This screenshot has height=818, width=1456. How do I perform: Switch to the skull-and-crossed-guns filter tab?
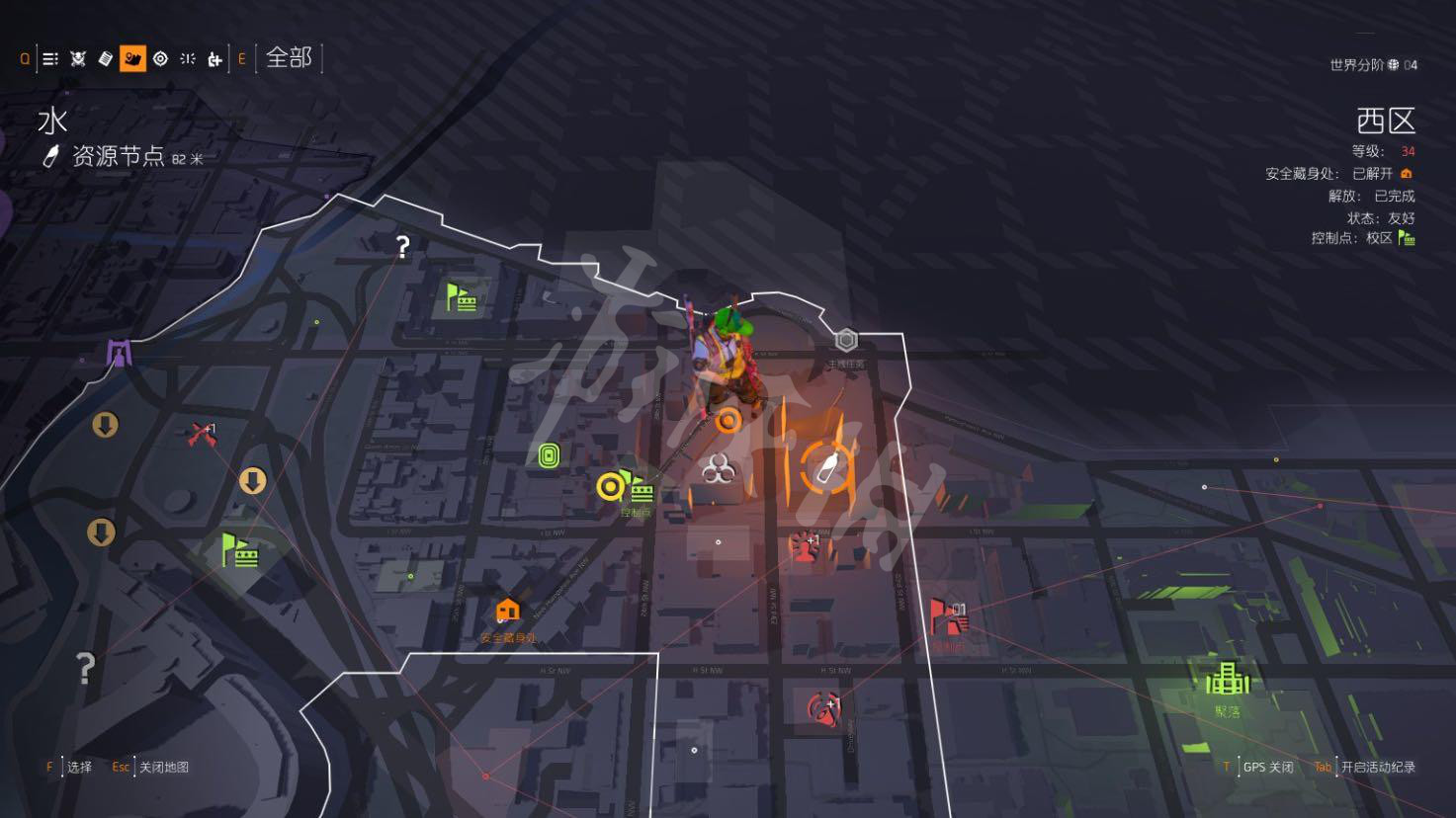78,59
